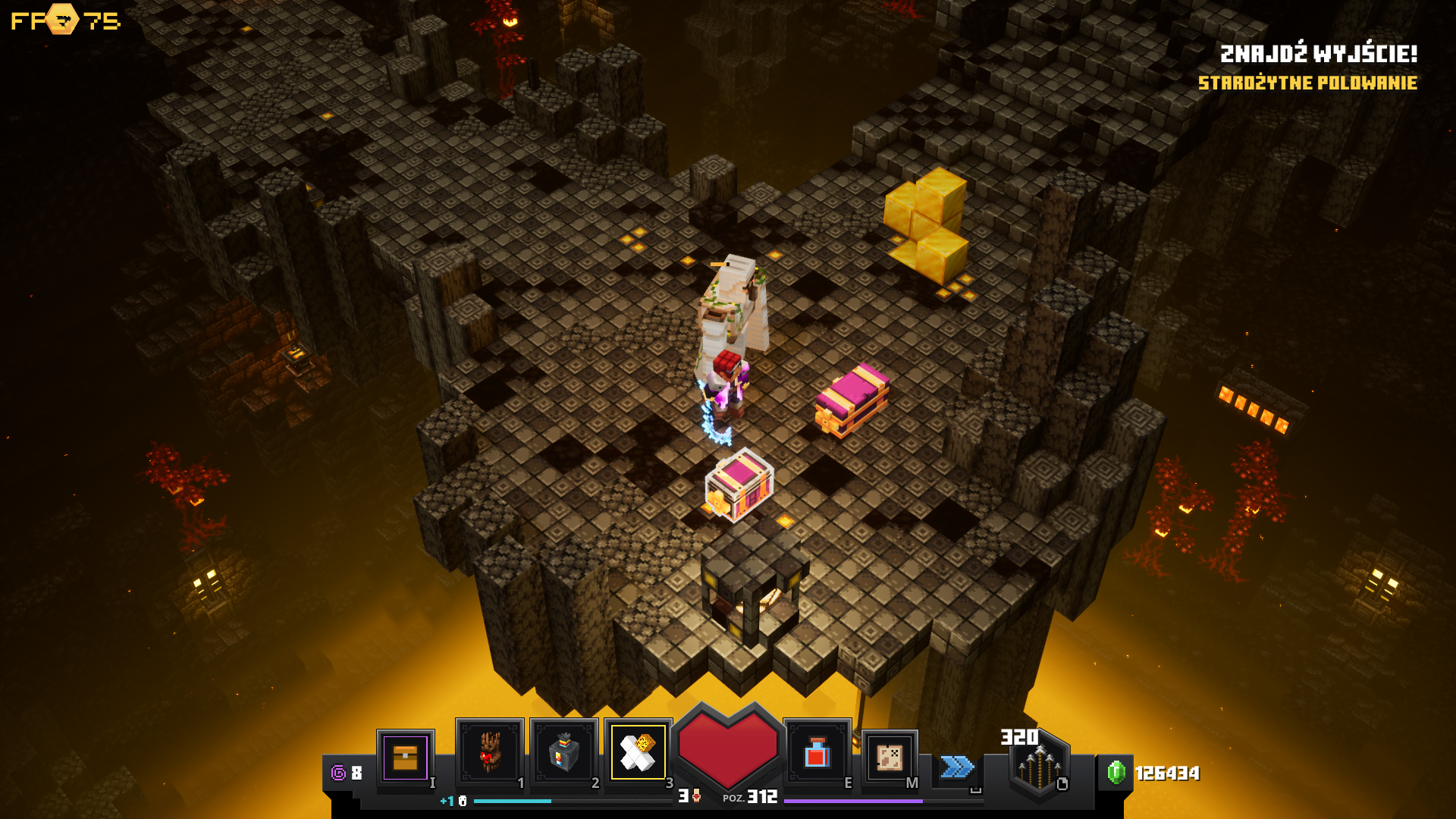Activate the Golem Kit artifact

638,752
